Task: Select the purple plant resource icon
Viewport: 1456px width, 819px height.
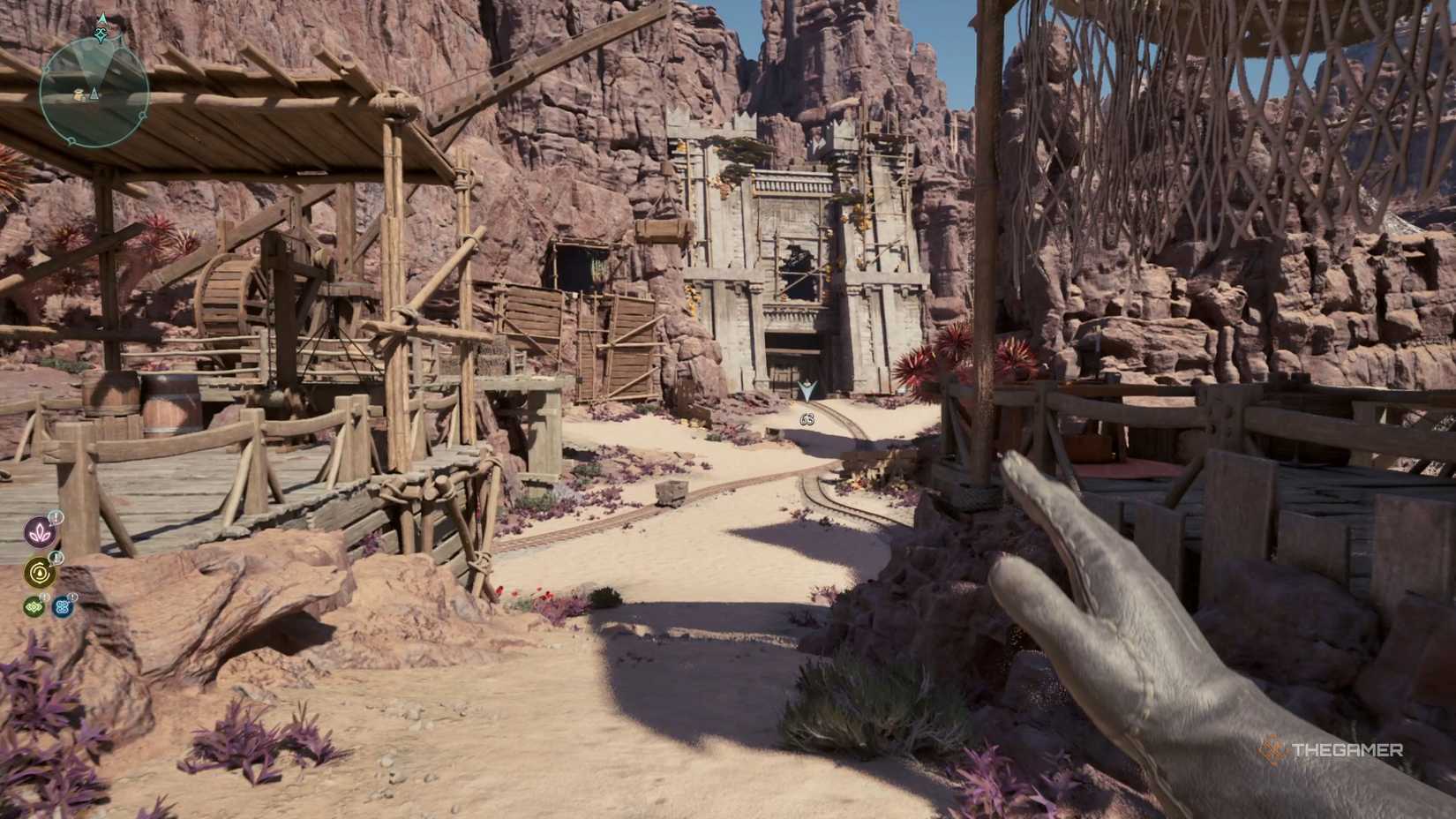Action: (x=39, y=532)
